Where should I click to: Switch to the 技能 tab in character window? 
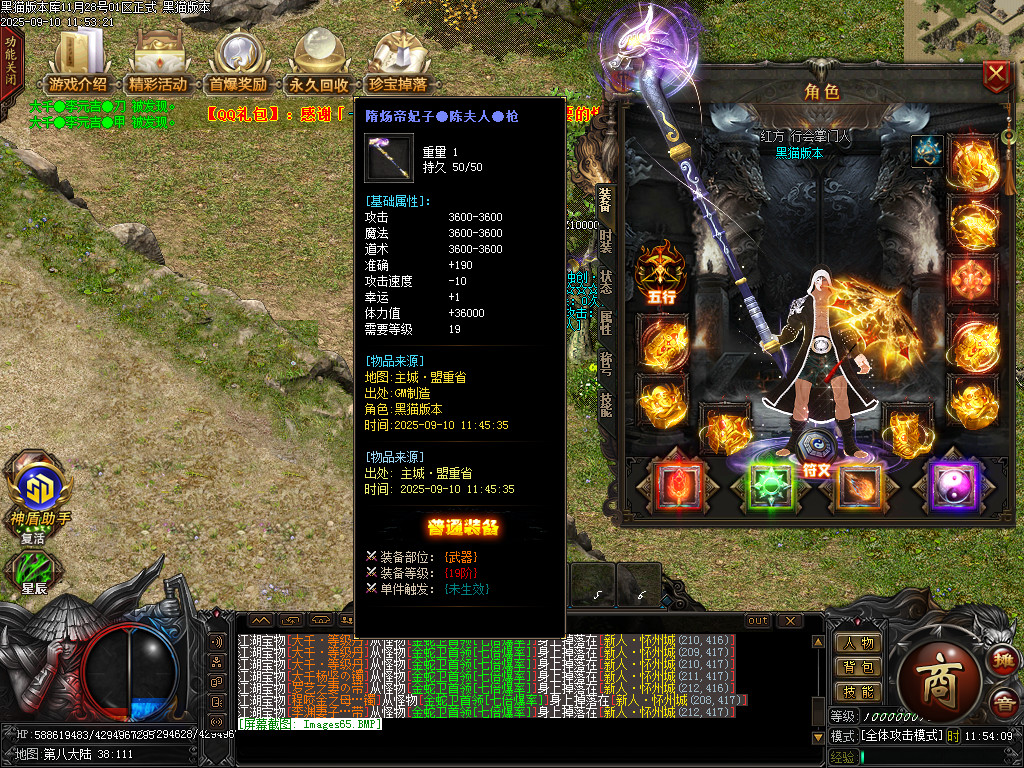pos(606,403)
